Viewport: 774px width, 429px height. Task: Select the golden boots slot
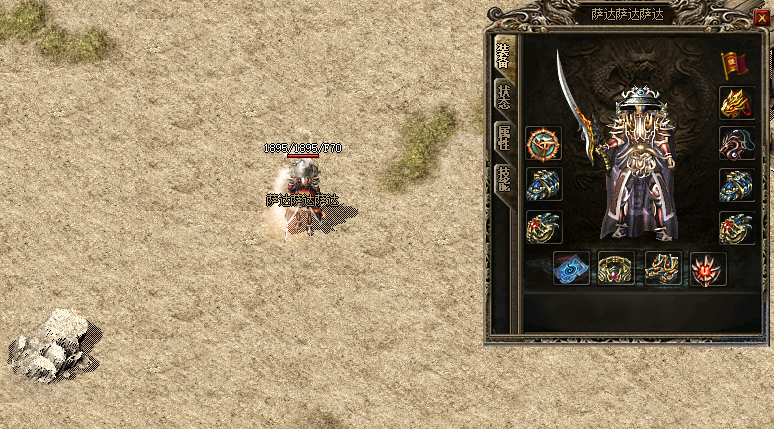pyautogui.click(x=663, y=268)
